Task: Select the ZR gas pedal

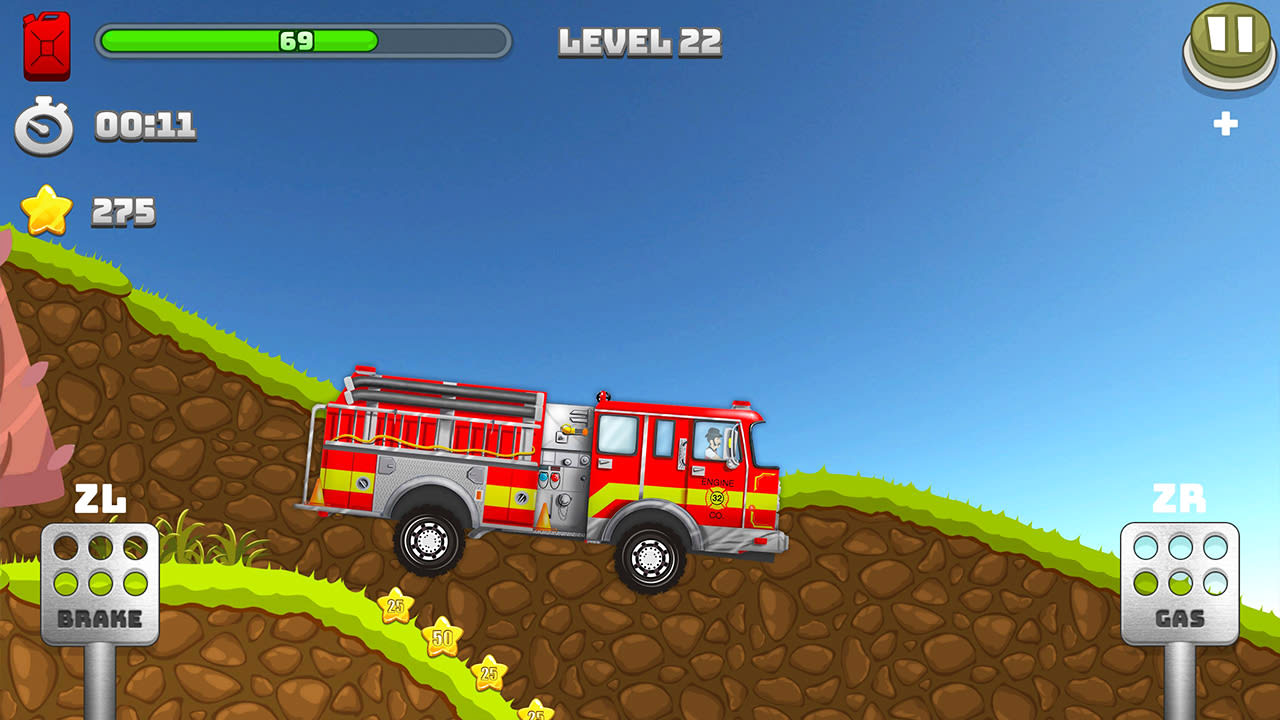Action: coord(1180,580)
